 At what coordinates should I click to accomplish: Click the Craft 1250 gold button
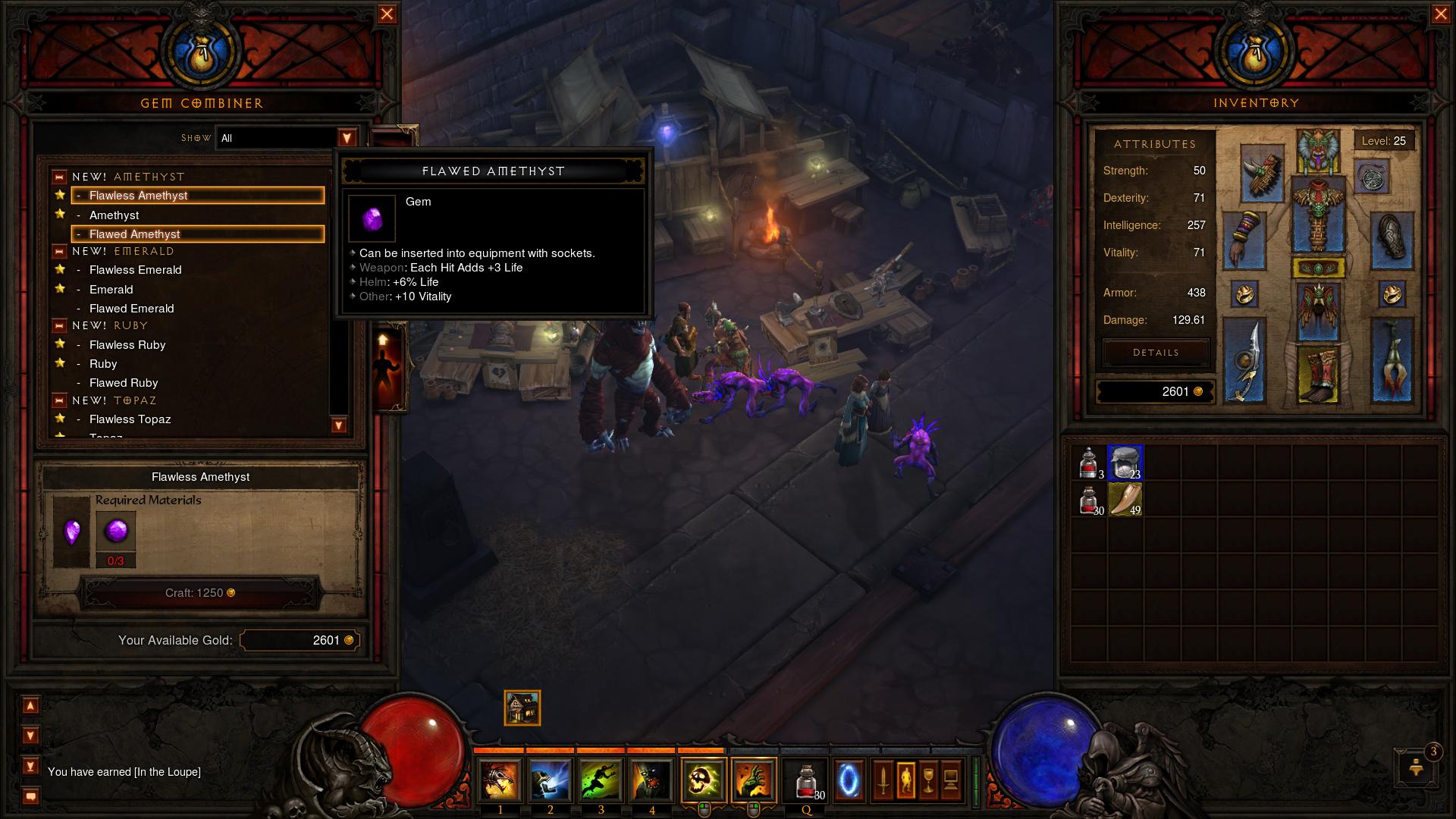[200, 593]
